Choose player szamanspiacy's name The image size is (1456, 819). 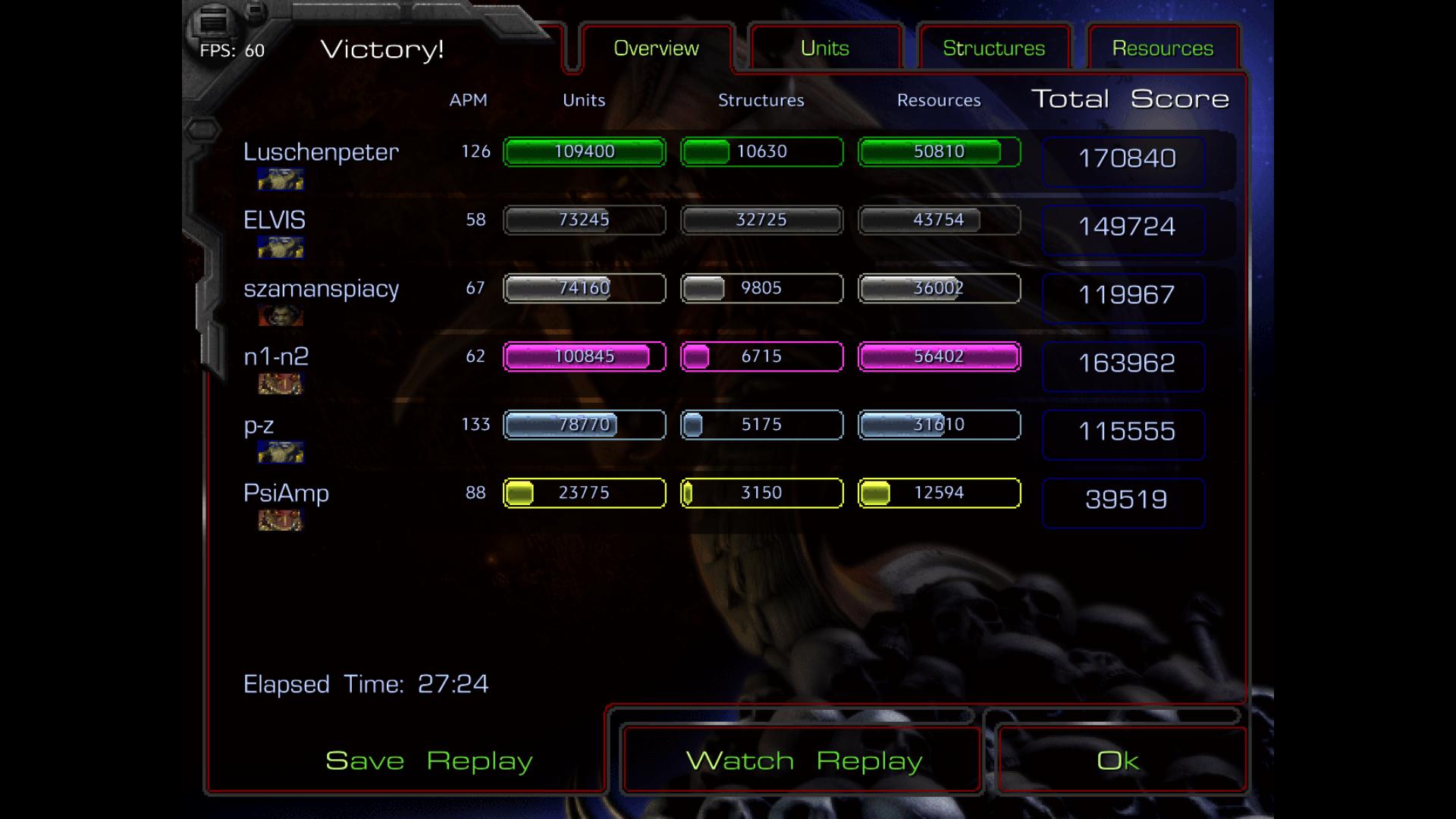[x=321, y=288]
